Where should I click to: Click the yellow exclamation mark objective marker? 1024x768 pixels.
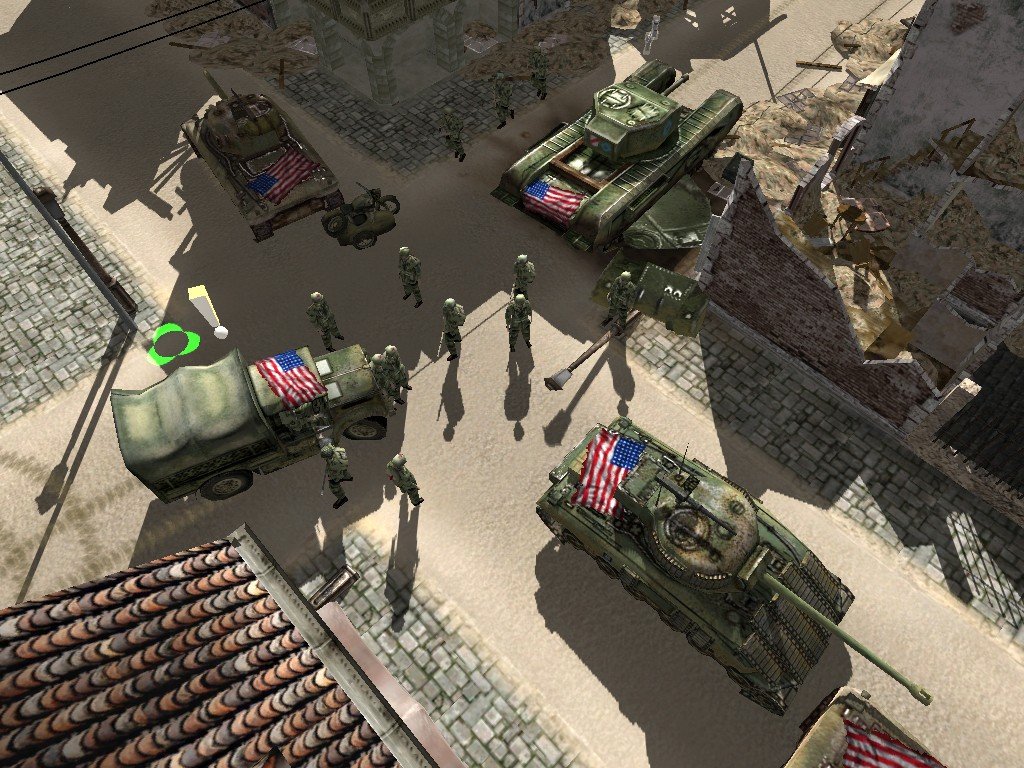point(205,309)
